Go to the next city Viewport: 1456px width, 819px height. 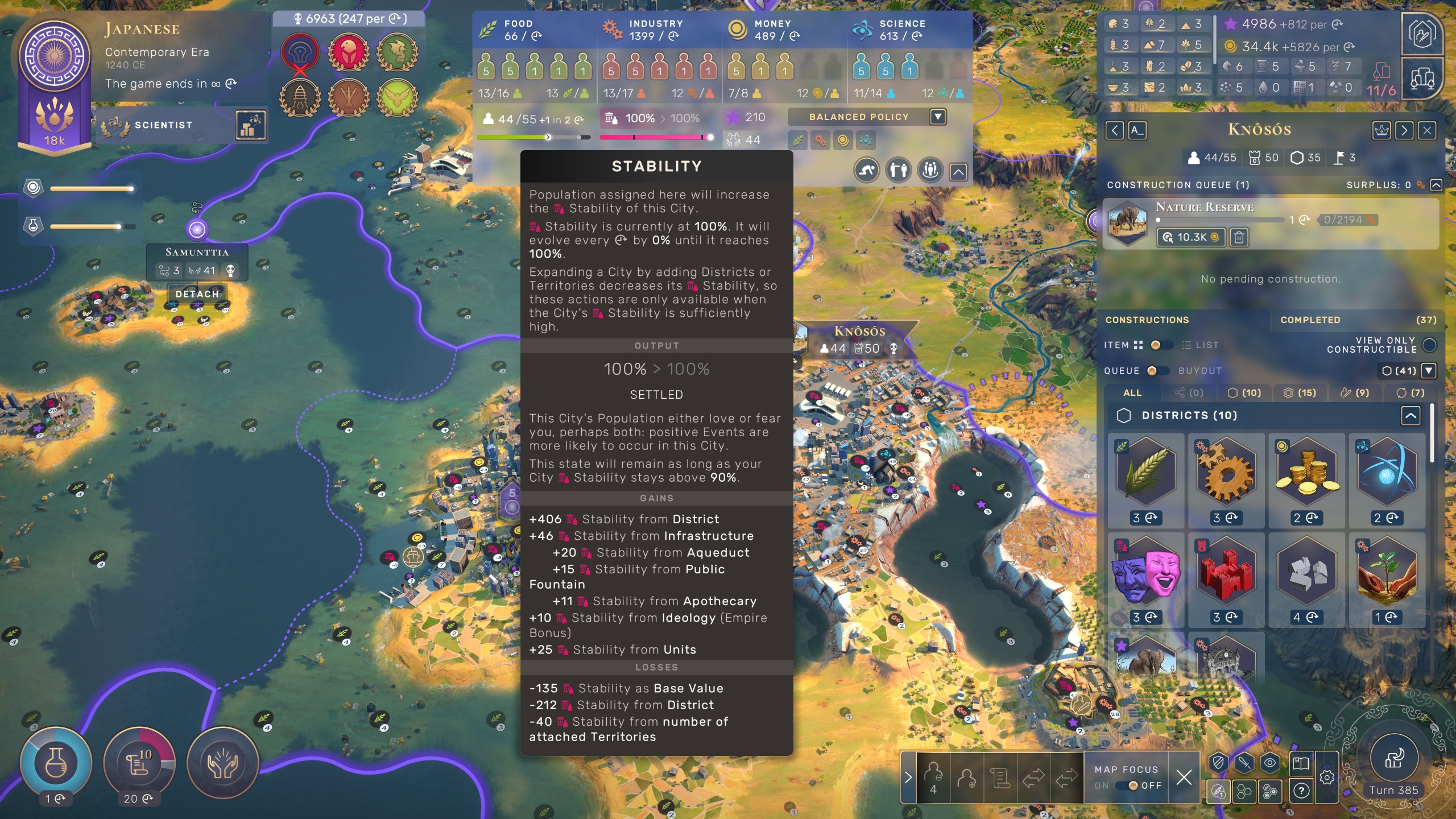coord(1404,131)
